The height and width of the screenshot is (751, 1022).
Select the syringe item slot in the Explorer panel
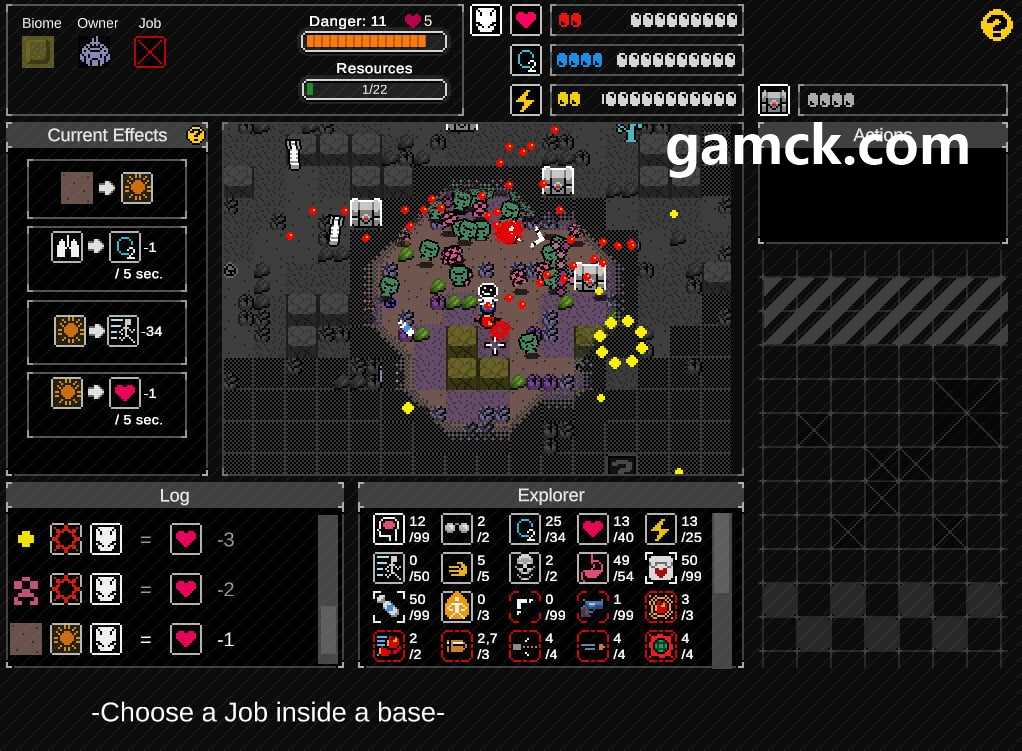tap(388, 607)
